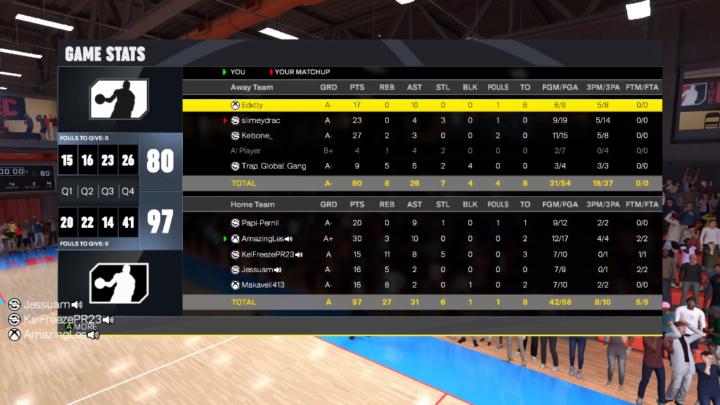720x405 pixels.
Task: Choose AmazingLas in the Home Team list
Action: 420,239
